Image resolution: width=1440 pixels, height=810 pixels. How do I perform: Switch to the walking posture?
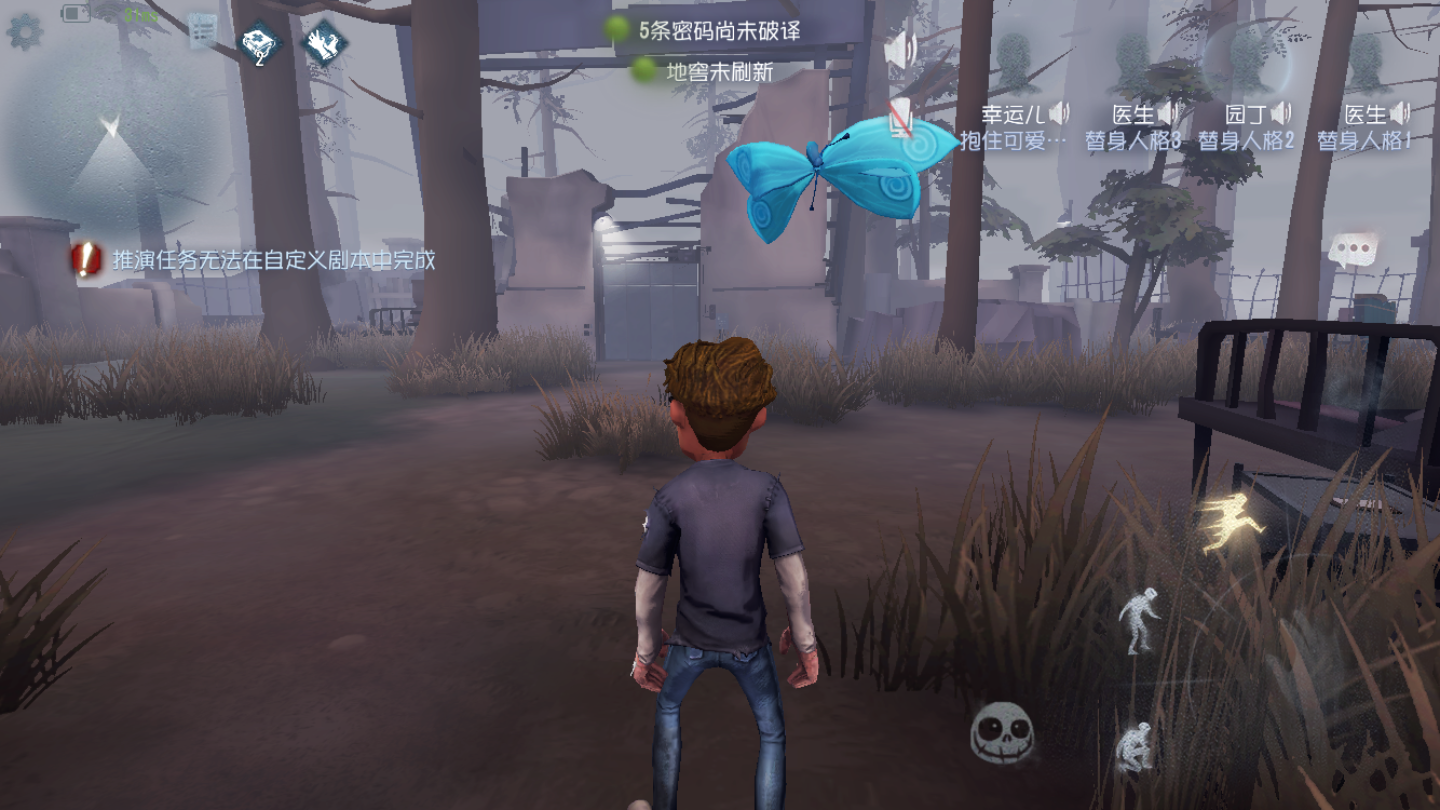[1138, 620]
